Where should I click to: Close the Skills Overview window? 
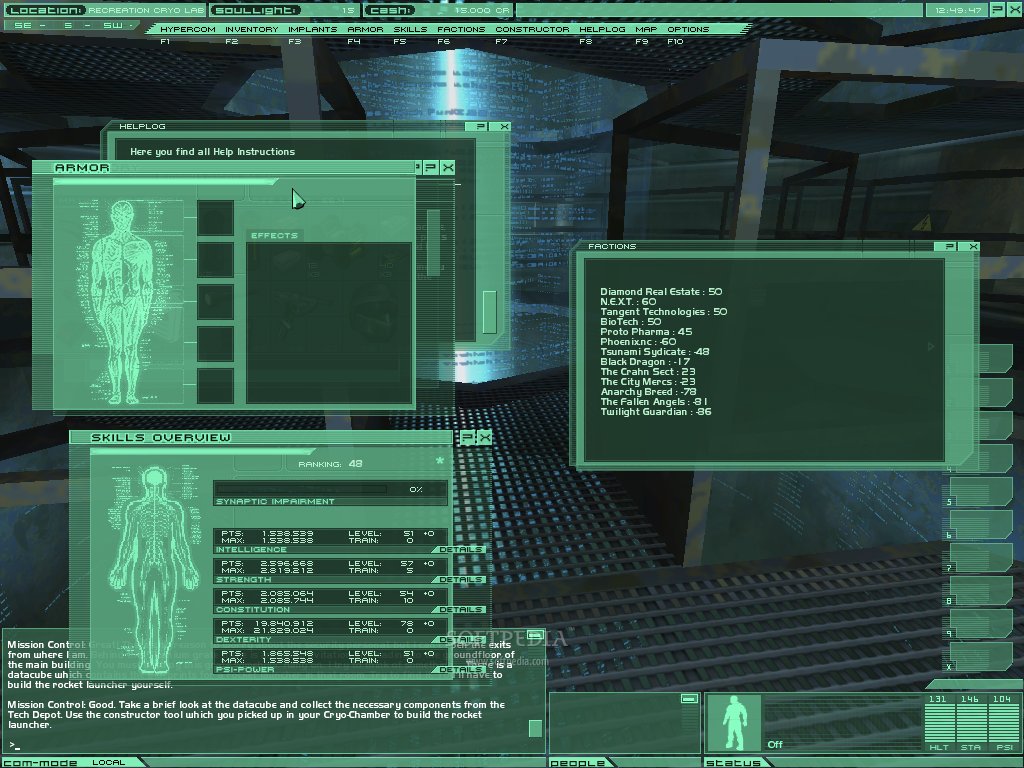point(485,438)
